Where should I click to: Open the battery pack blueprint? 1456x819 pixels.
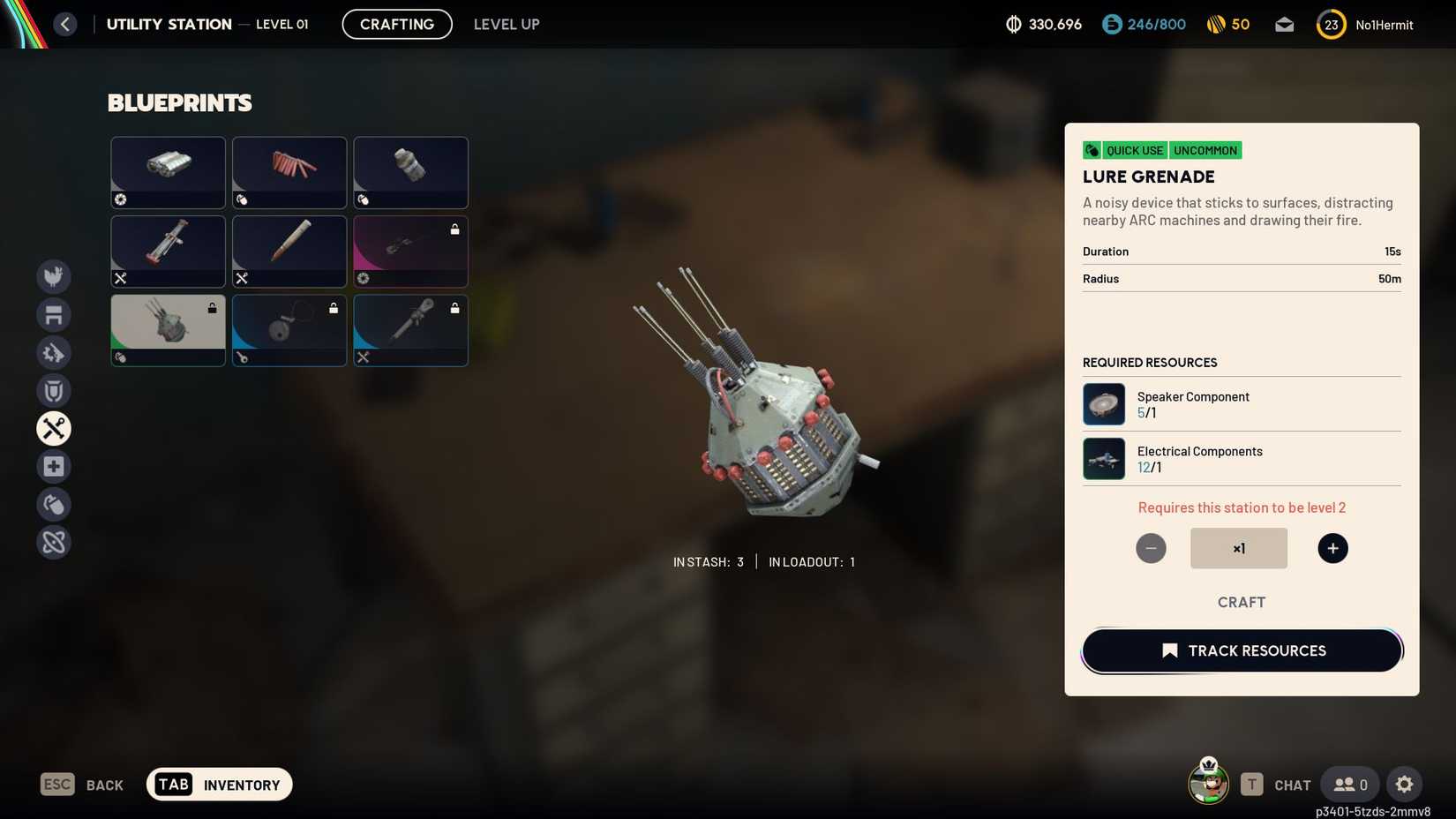pyautogui.click(x=168, y=173)
